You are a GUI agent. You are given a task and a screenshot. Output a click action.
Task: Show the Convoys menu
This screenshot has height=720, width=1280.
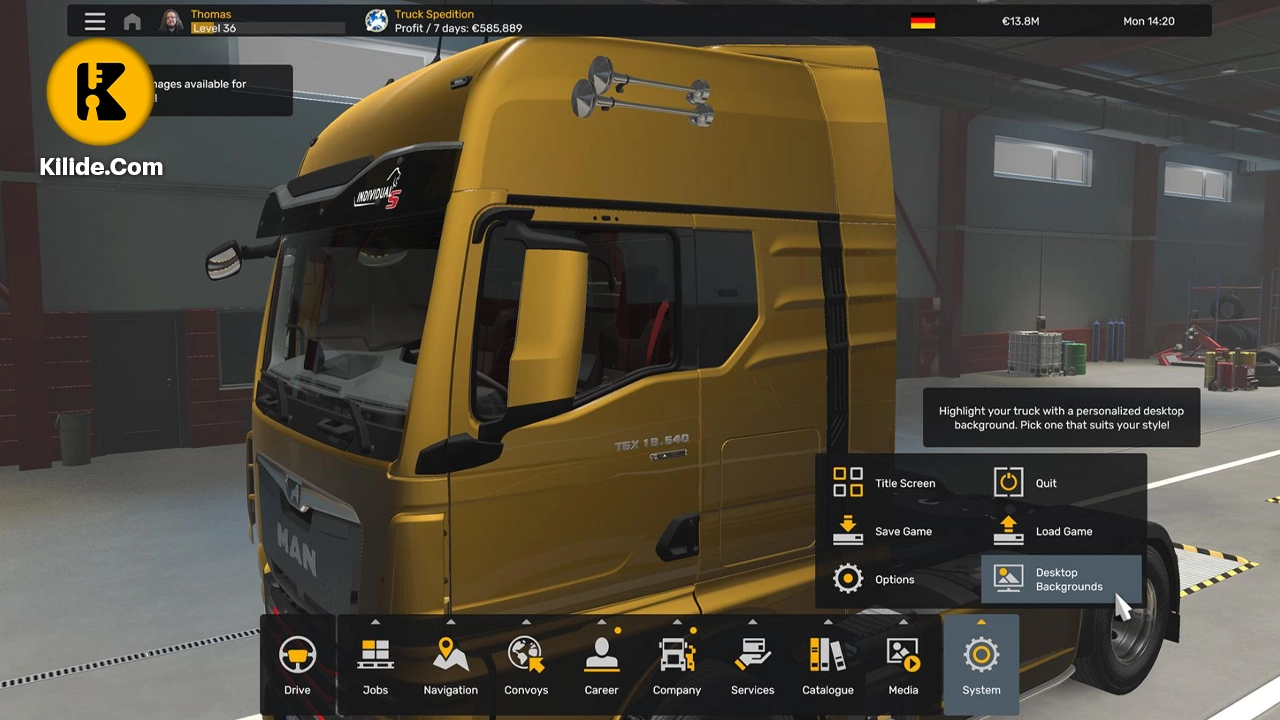click(x=526, y=665)
